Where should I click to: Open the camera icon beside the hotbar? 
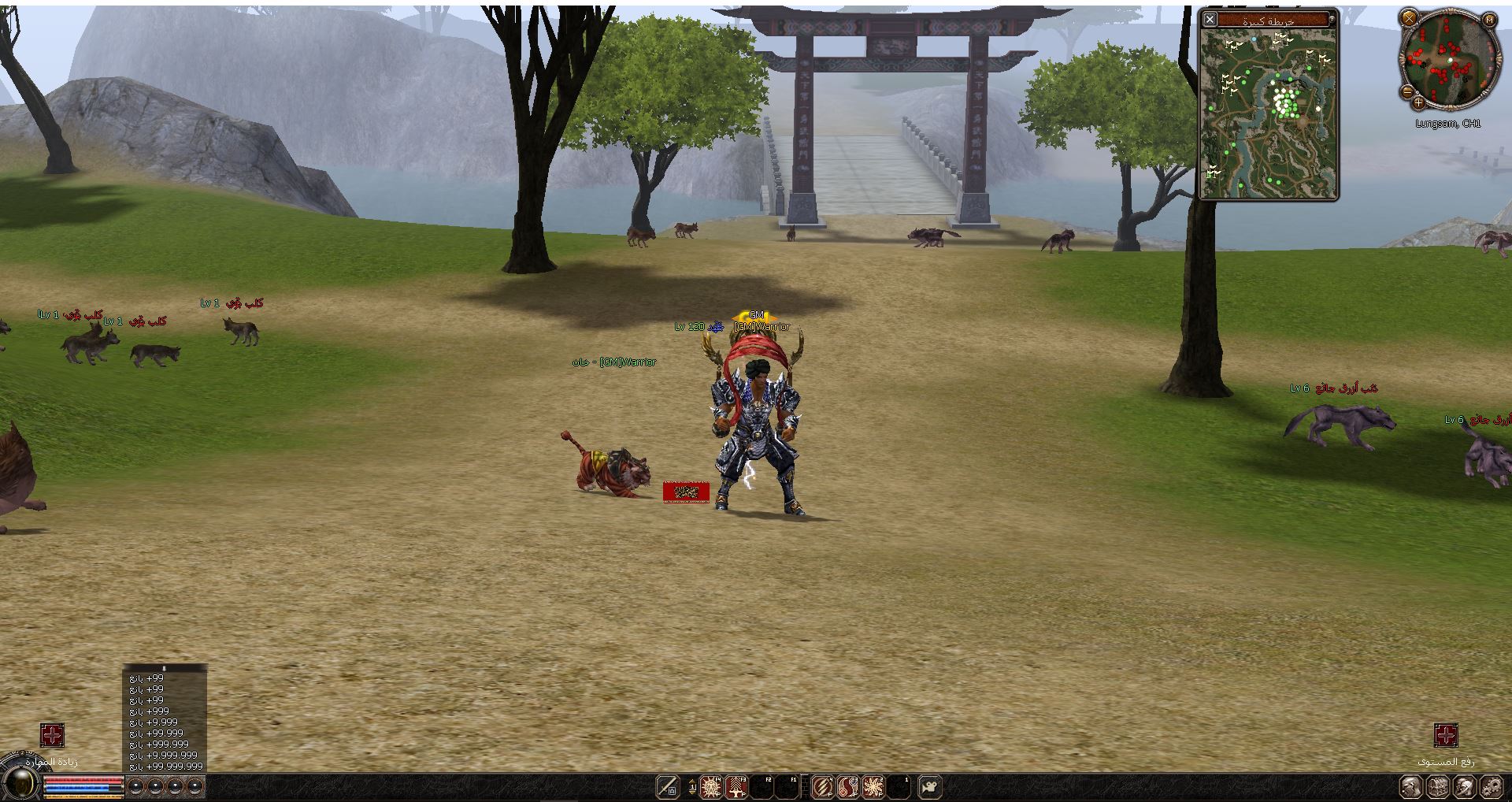tap(930, 786)
